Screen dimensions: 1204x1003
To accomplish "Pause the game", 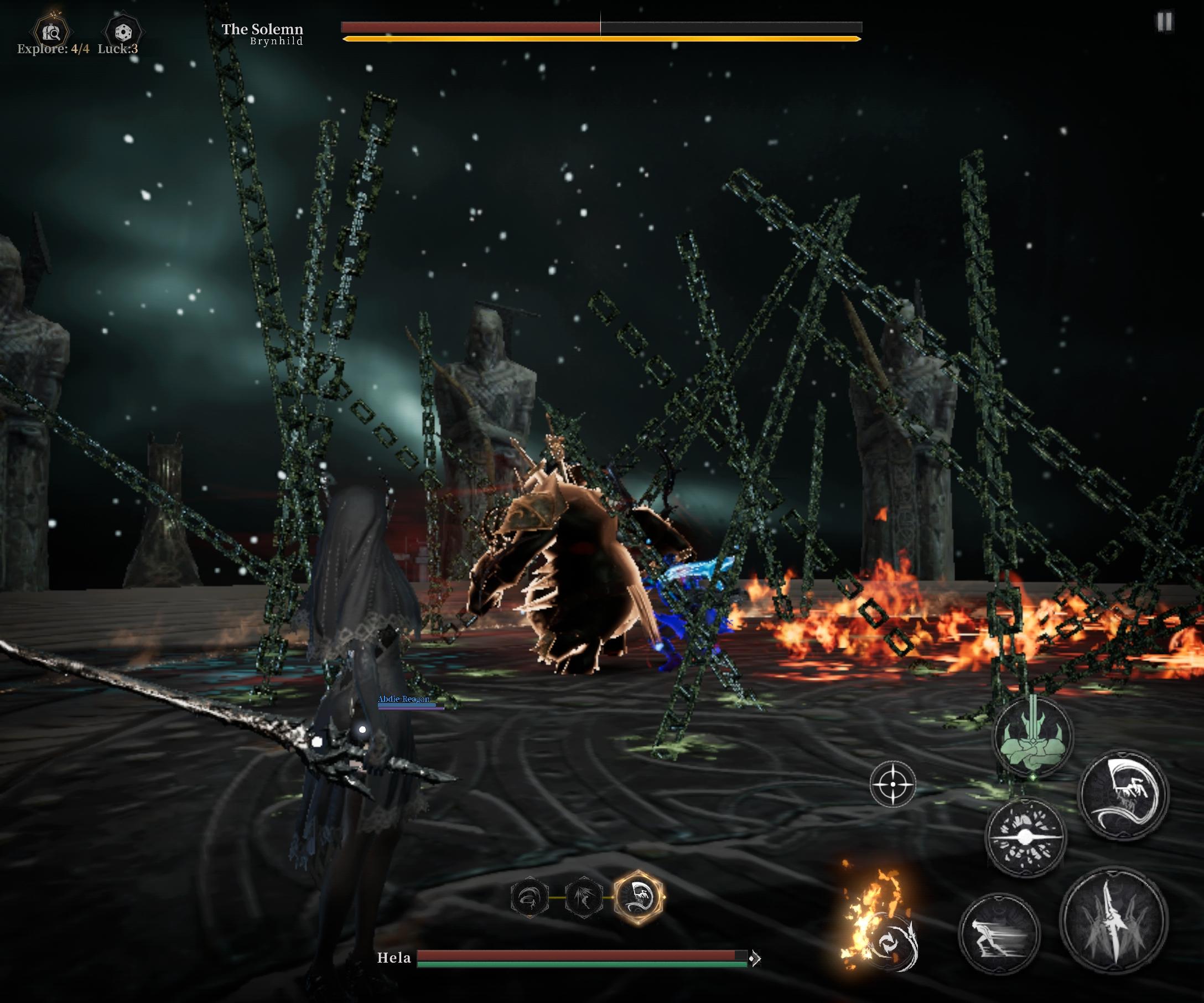I will [1164, 22].
